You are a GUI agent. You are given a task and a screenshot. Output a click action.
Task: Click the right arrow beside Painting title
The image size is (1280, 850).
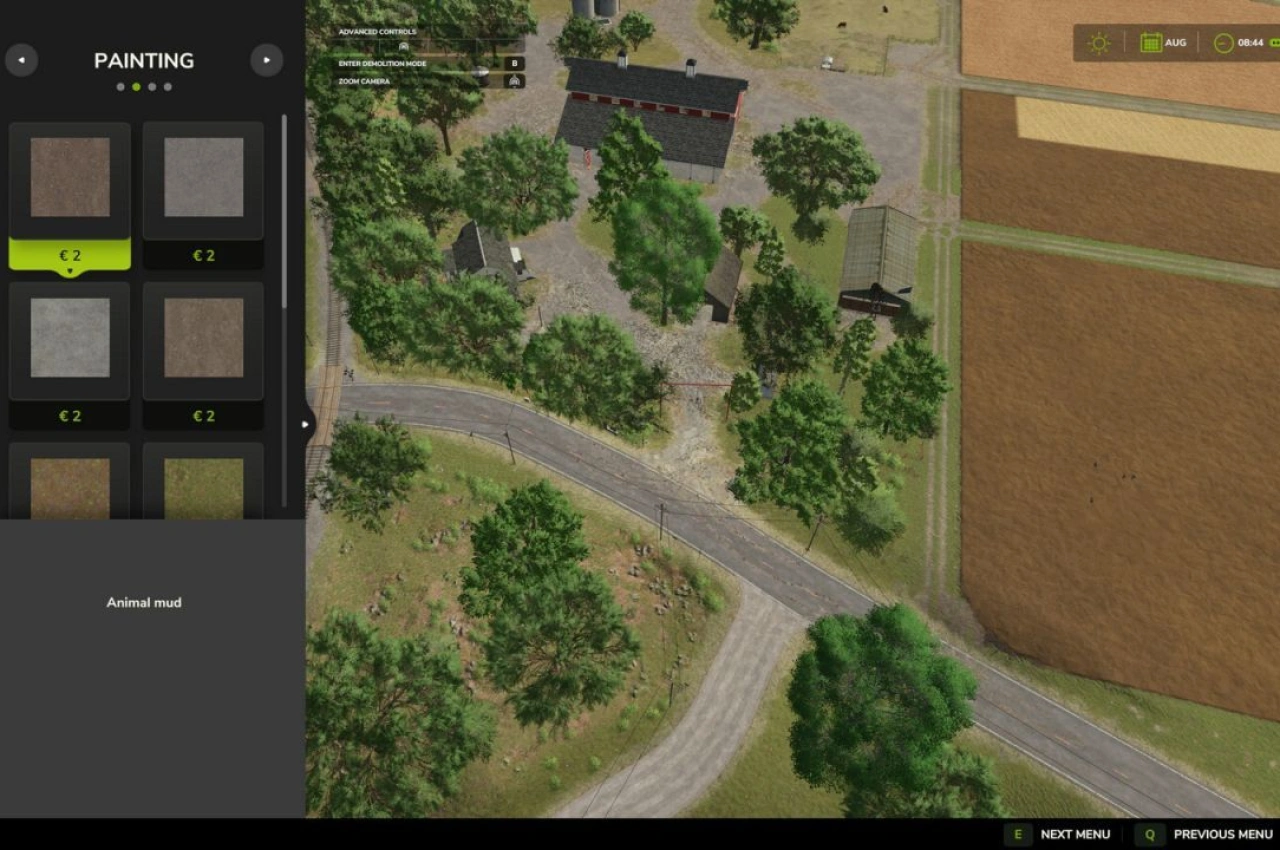pyautogui.click(x=266, y=60)
